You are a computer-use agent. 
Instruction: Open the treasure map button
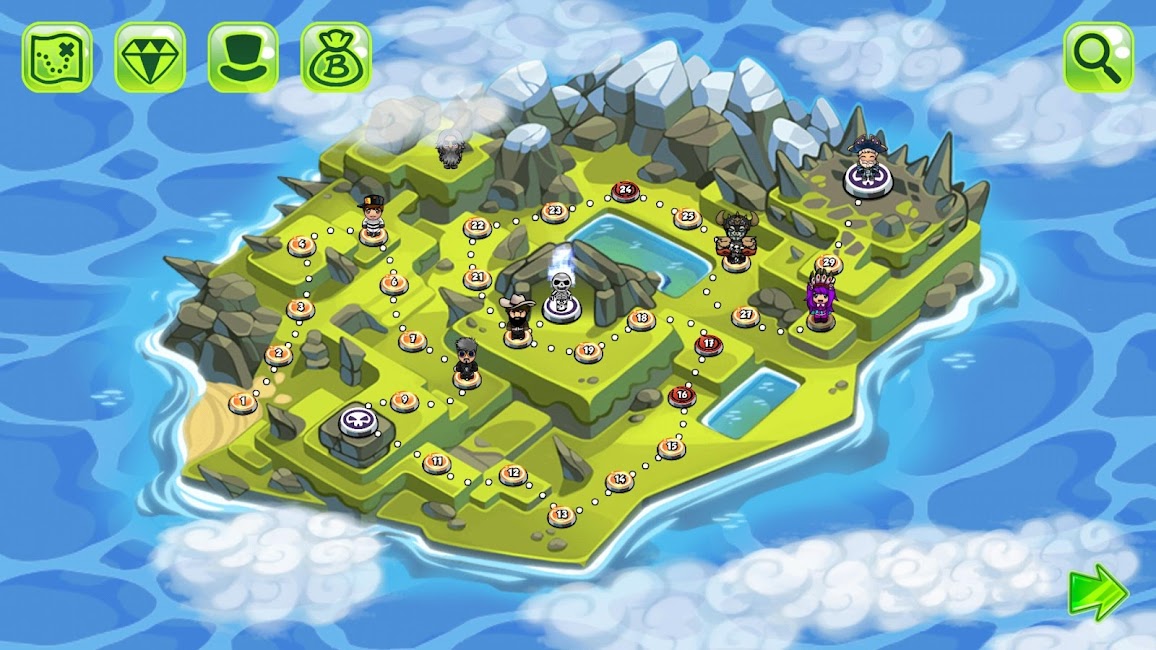pyautogui.click(x=57, y=58)
